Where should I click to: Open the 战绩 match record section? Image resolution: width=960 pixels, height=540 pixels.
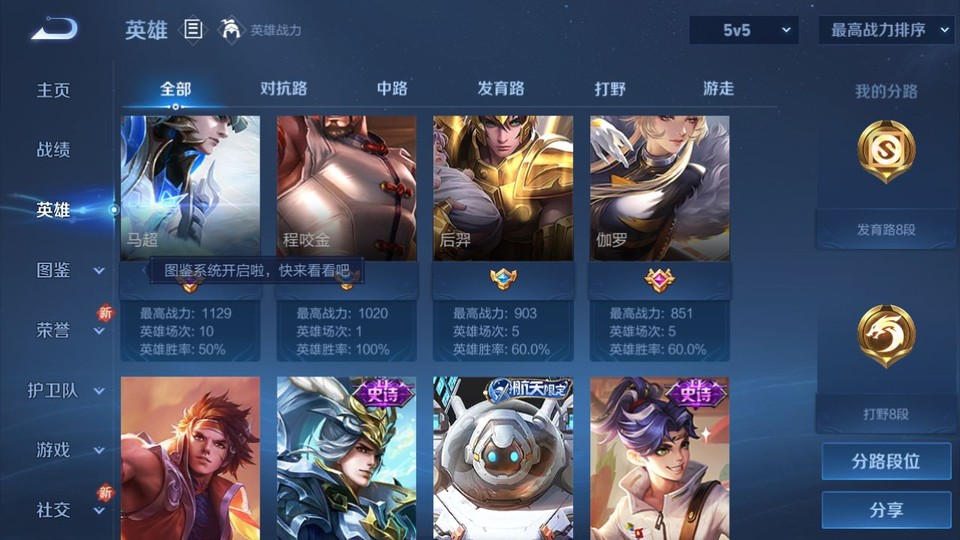[54, 150]
